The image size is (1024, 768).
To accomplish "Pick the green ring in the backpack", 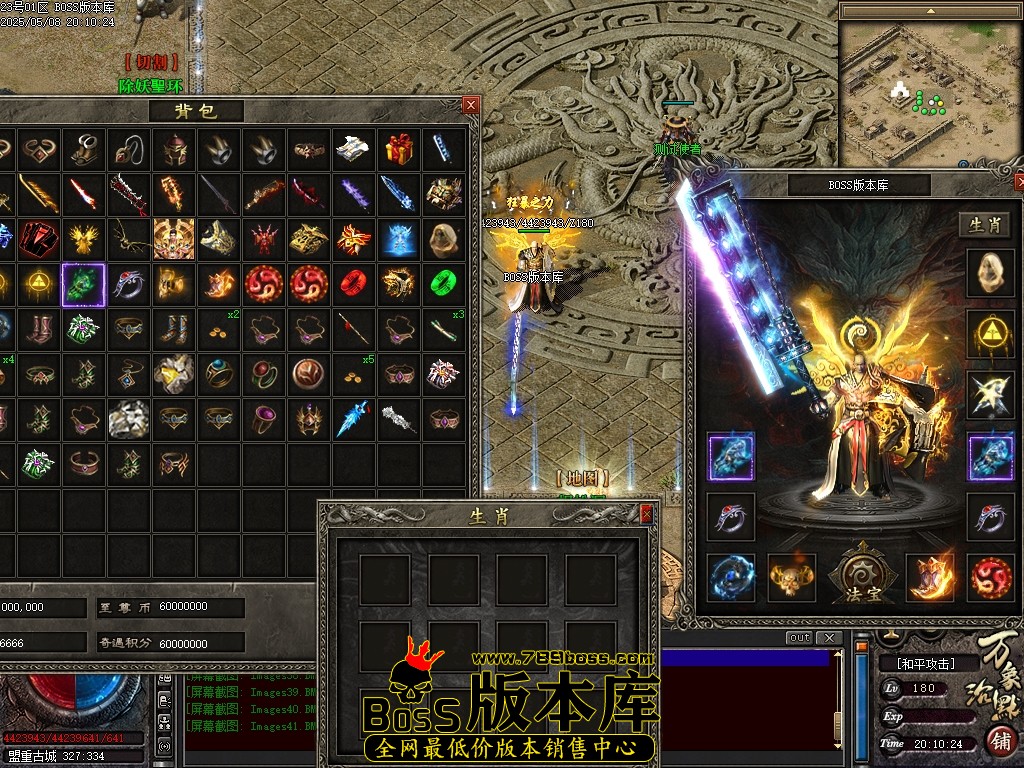I will (443, 284).
